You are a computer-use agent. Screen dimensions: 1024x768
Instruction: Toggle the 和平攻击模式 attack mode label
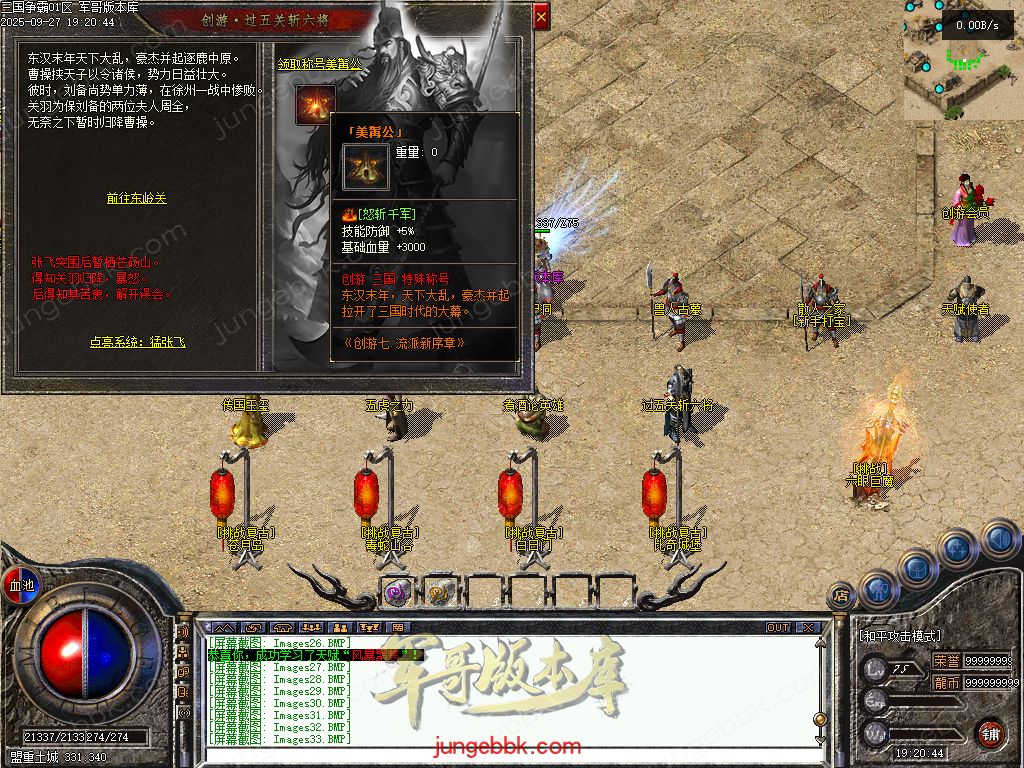pyautogui.click(x=900, y=636)
